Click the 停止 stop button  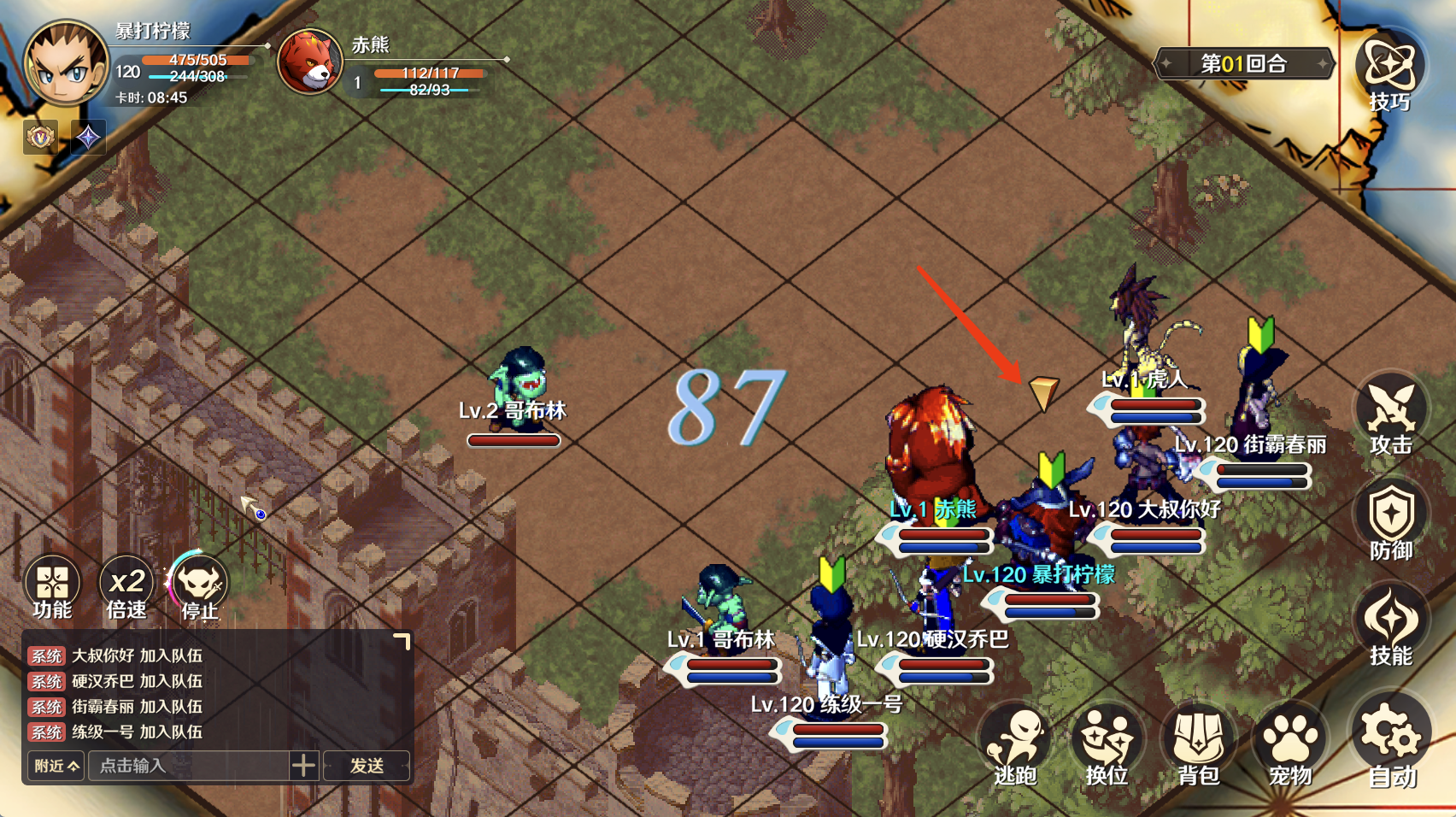pyautogui.click(x=200, y=586)
